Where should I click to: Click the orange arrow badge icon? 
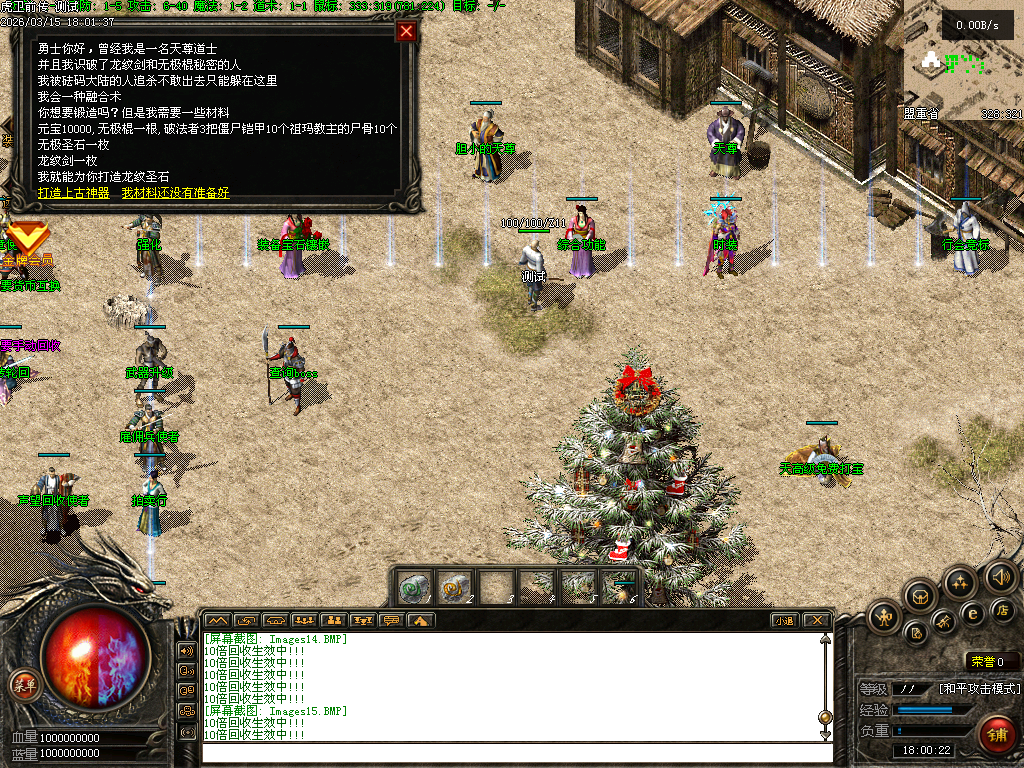click(27, 238)
